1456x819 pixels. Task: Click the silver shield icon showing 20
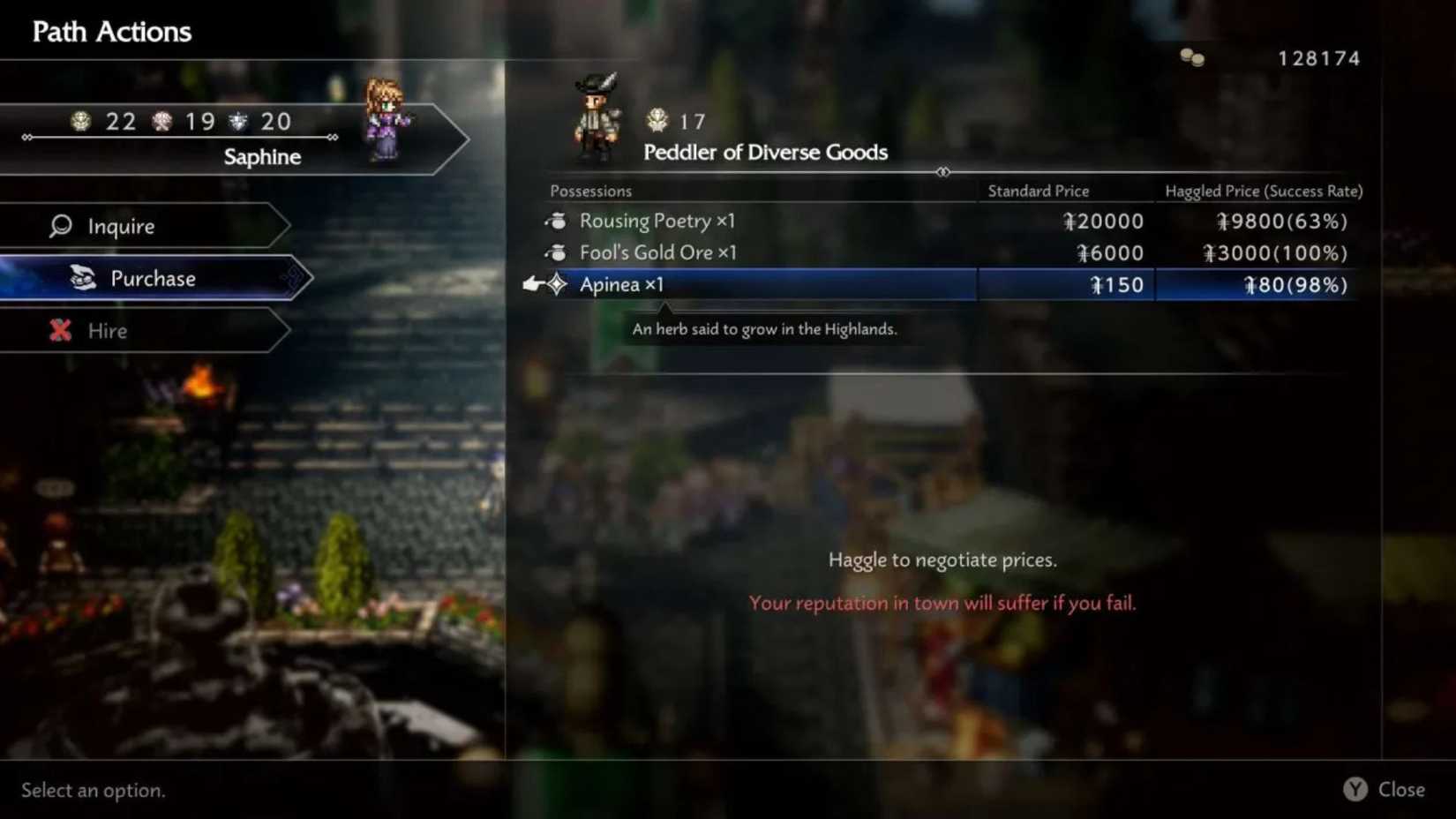point(236,121)
